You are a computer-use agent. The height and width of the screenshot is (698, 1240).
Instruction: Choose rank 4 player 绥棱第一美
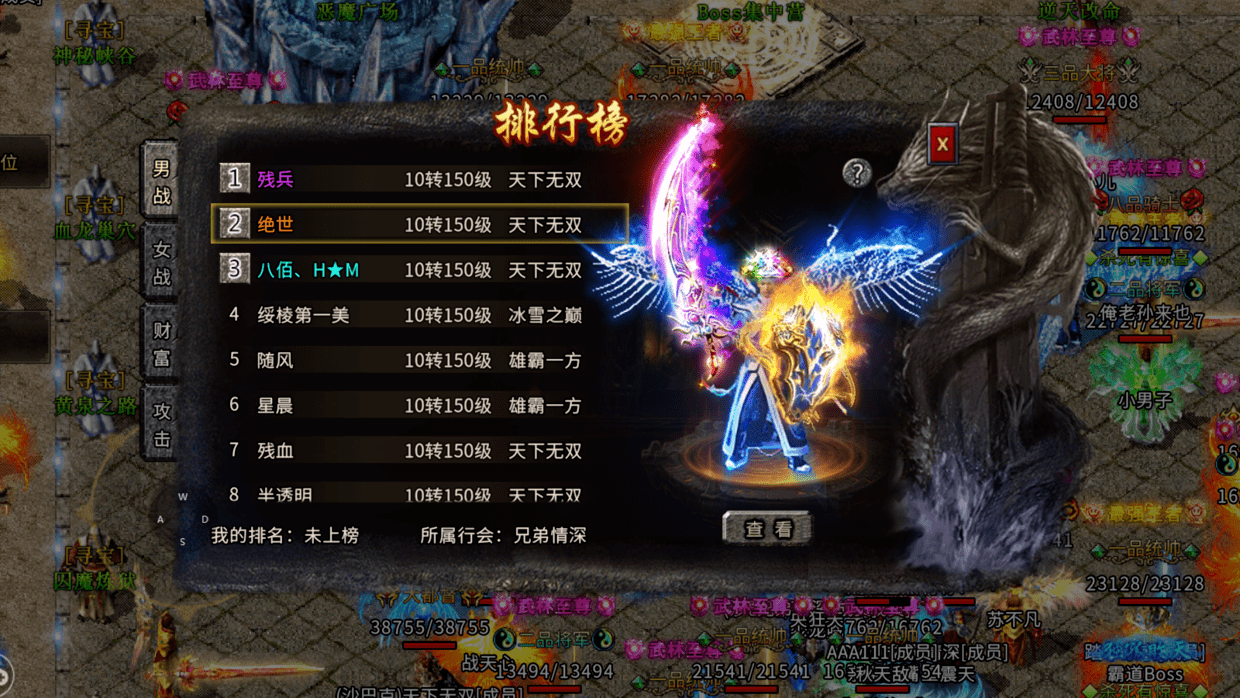click(420, 315)
